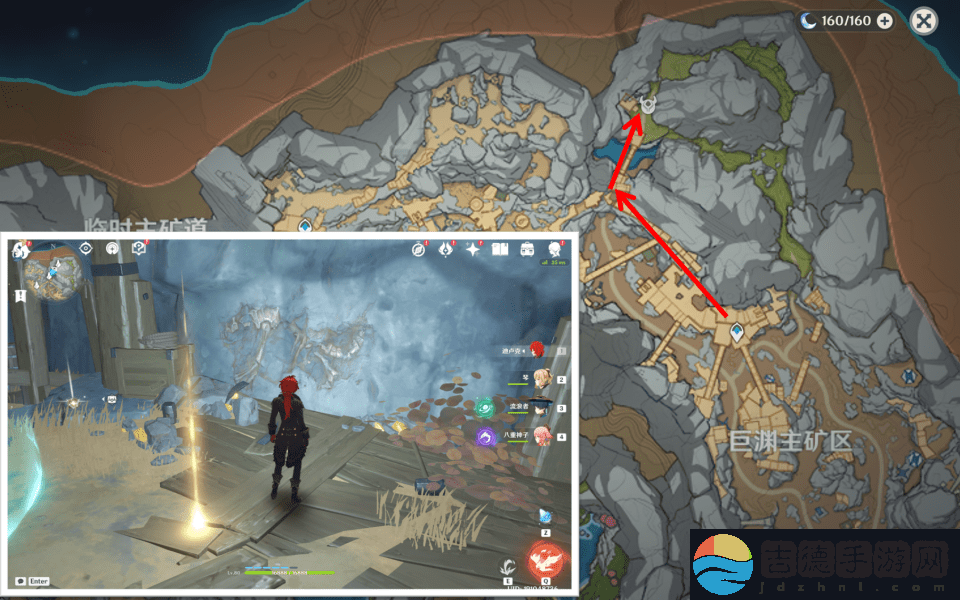Open the quest banner with exclamation mark

tap(20, 296)
